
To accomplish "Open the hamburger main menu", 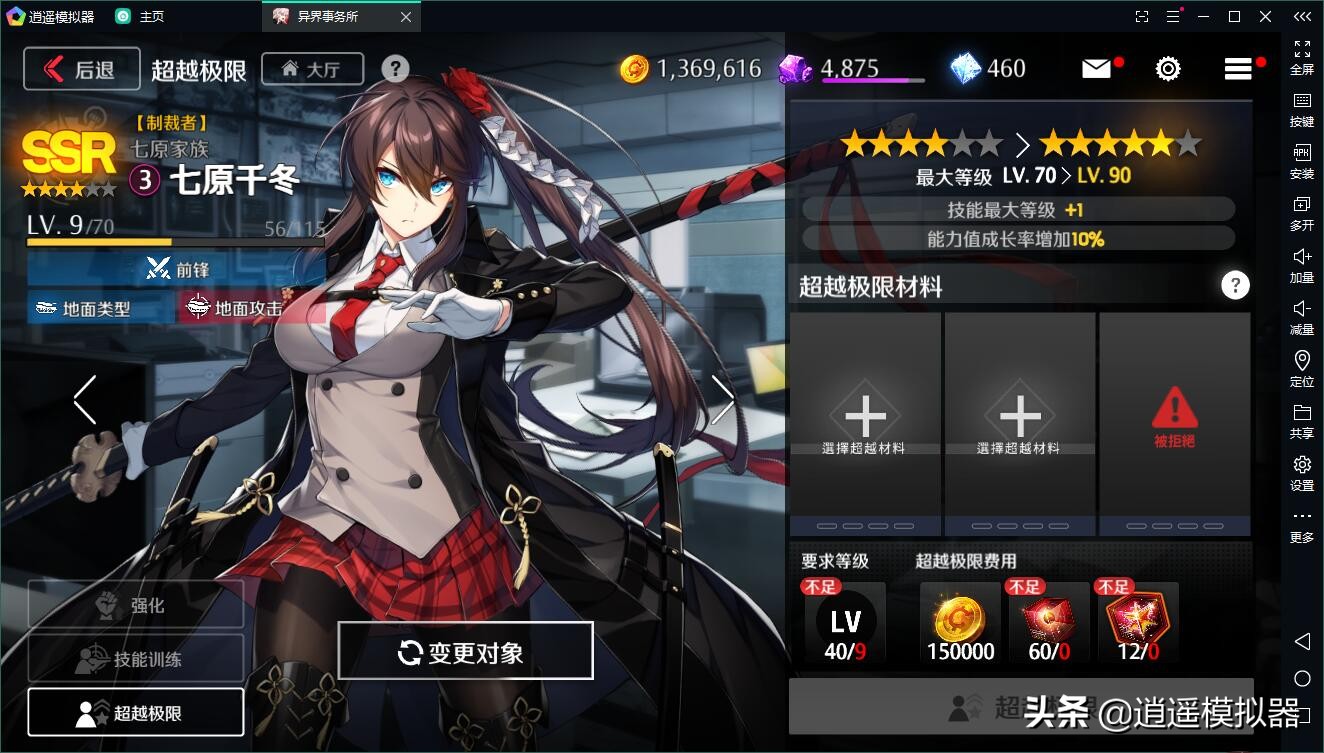I will (1238, 68).
